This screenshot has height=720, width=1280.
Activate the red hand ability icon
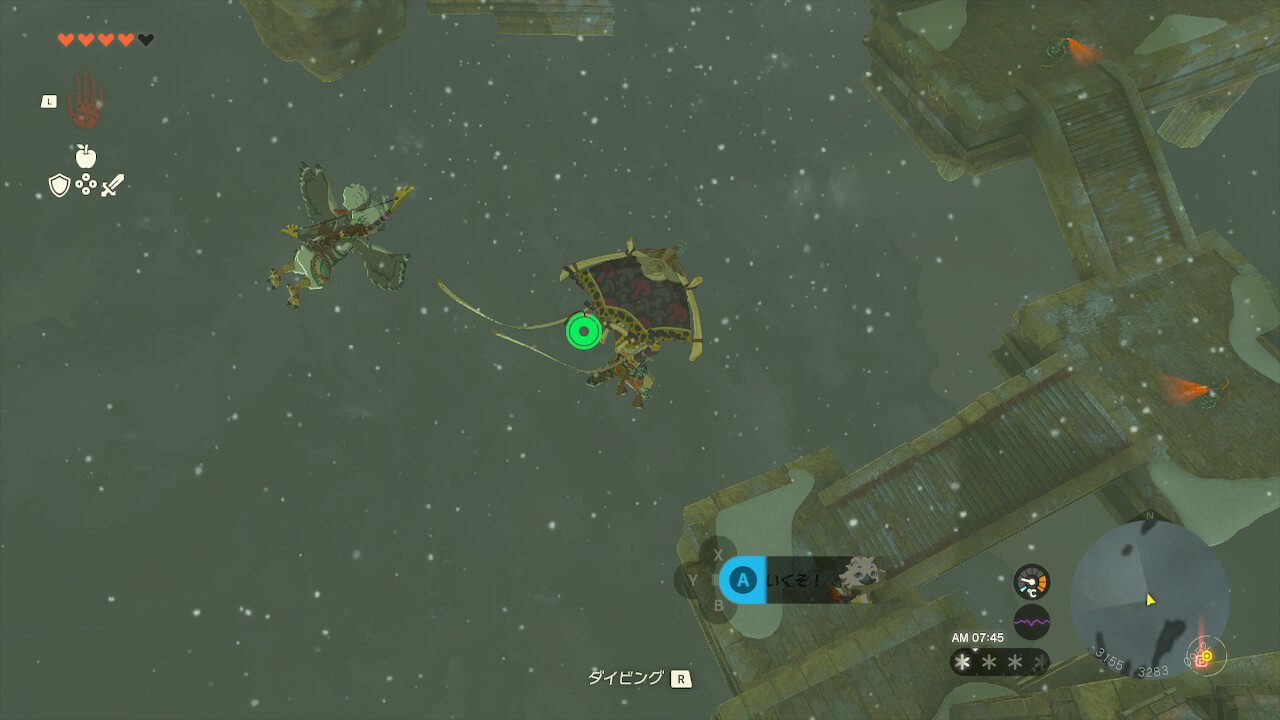pyautogui.click(x=85, y=100)
